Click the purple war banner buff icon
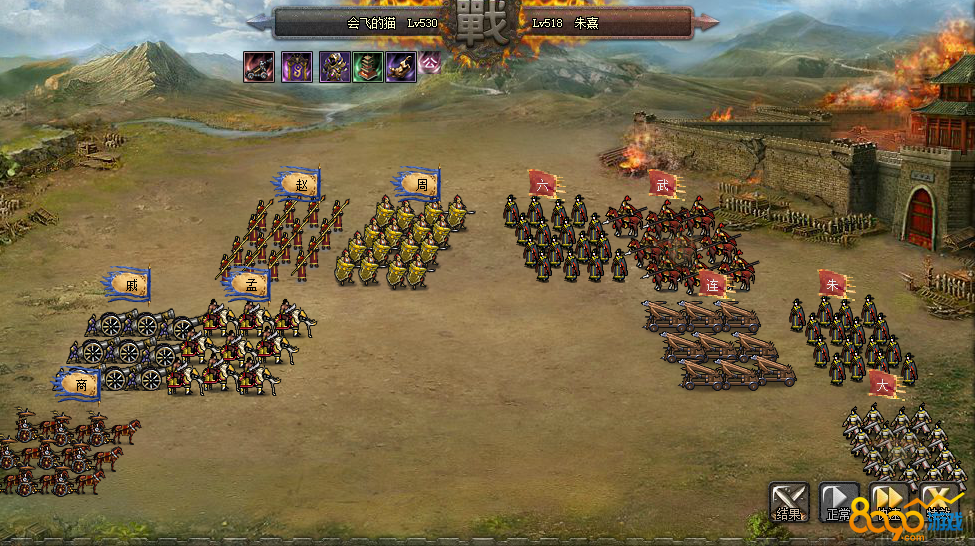 (x=296, y=67)
